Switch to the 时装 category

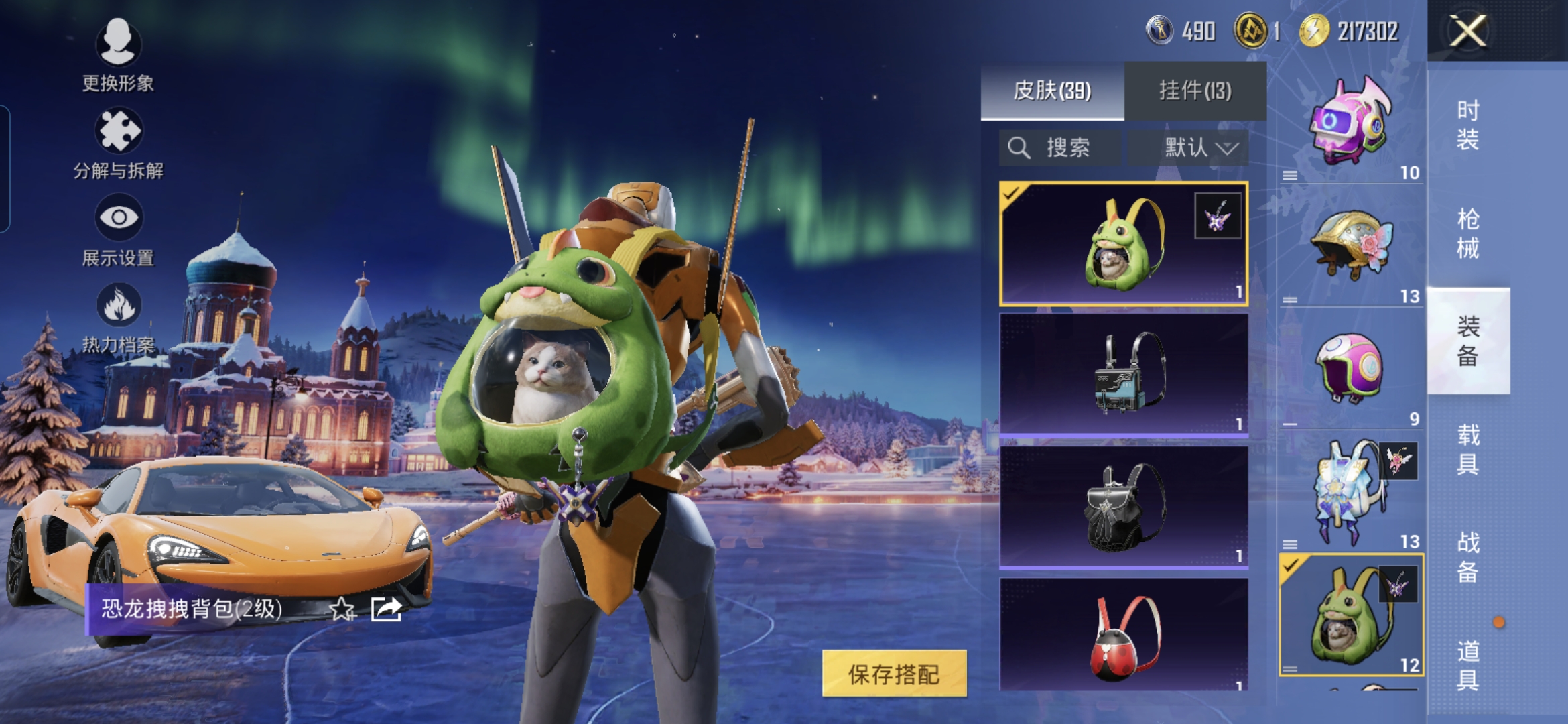[1467, 125]
